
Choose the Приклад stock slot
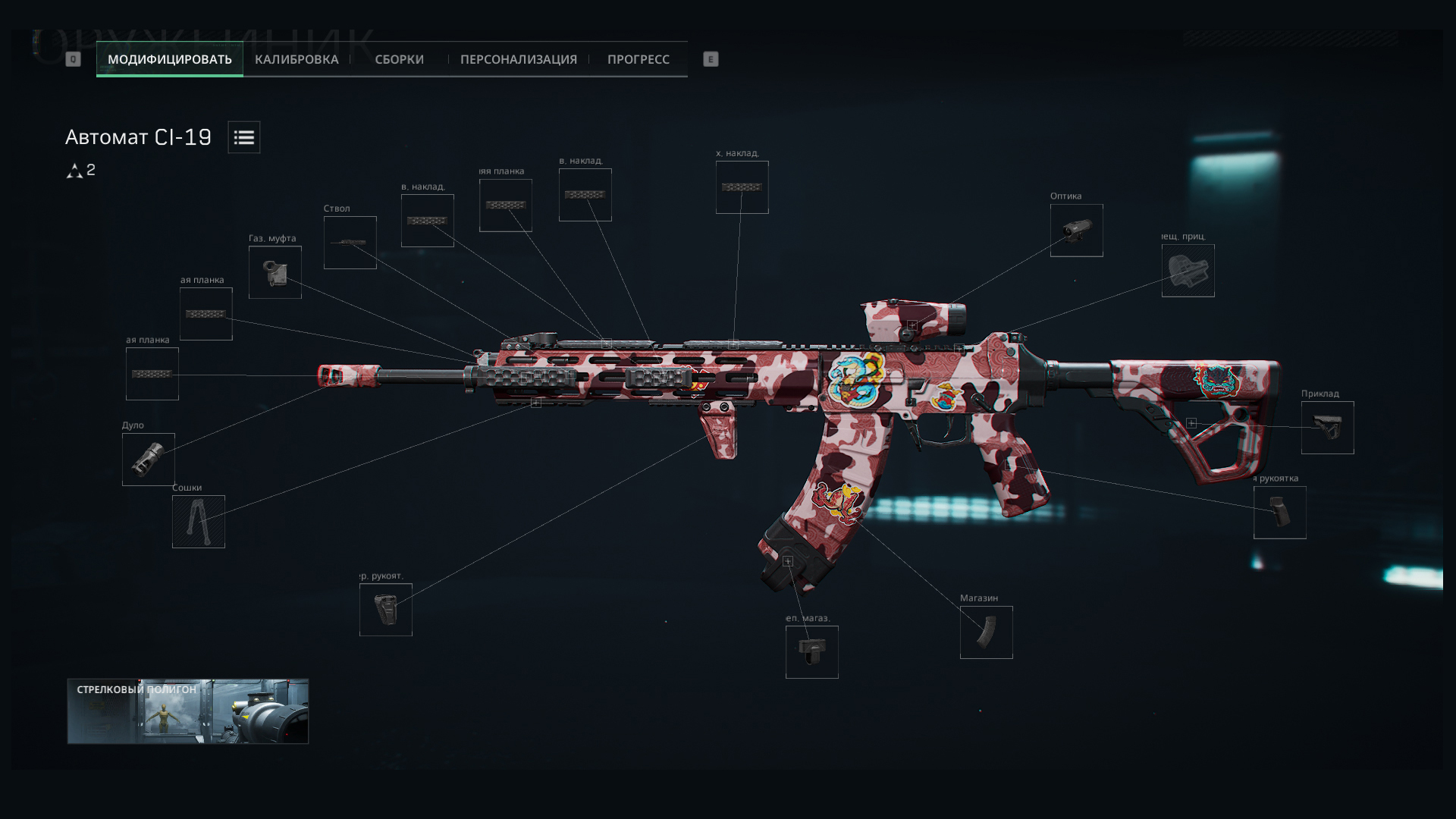(1328, 428)
